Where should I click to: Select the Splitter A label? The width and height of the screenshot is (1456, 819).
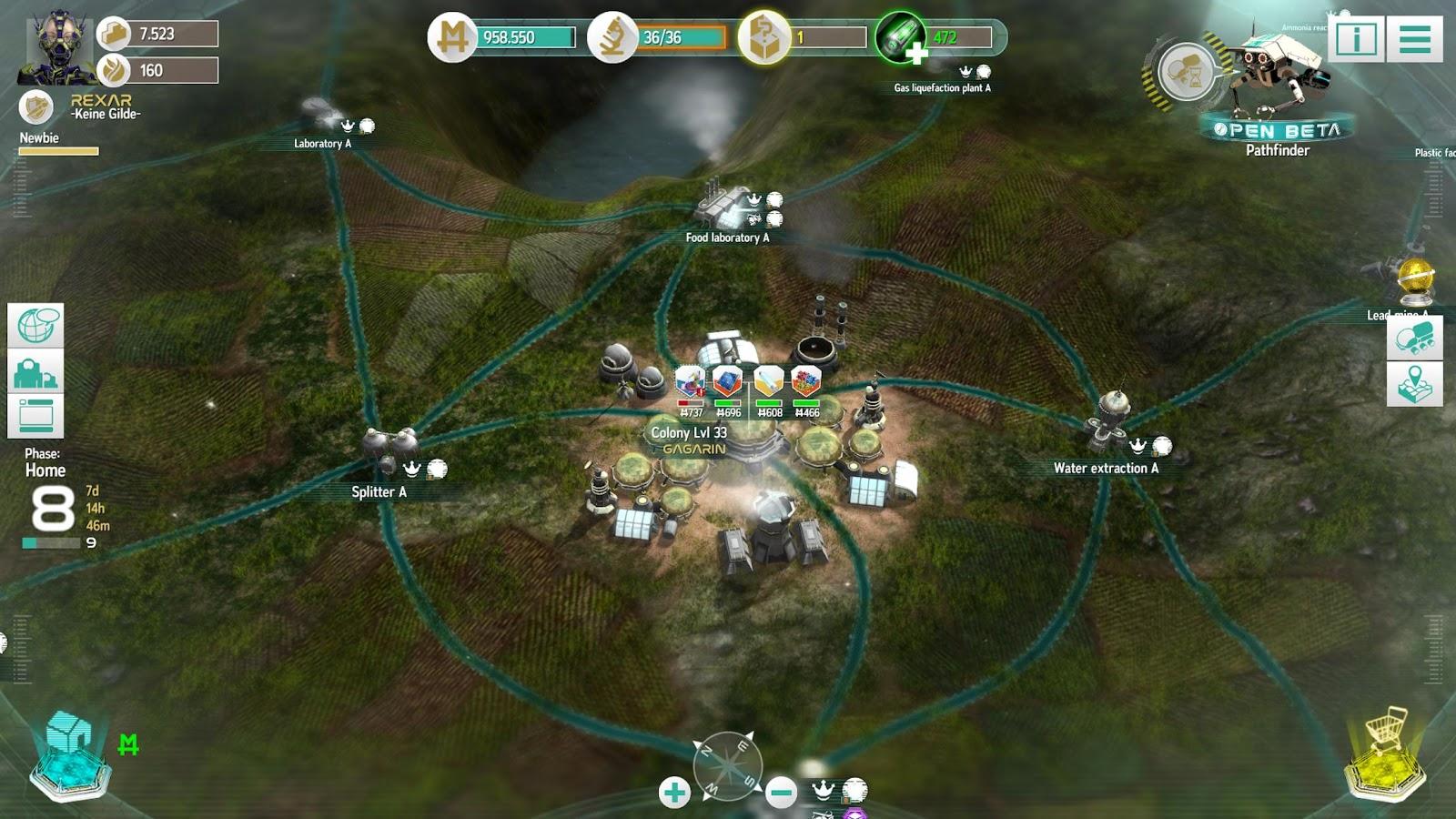(x=379, y=491)
